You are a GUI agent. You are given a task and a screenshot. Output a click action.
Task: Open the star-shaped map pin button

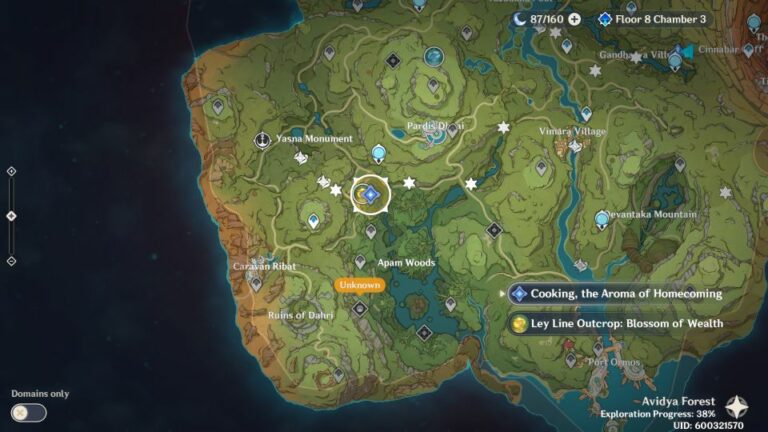click(736, 406)
